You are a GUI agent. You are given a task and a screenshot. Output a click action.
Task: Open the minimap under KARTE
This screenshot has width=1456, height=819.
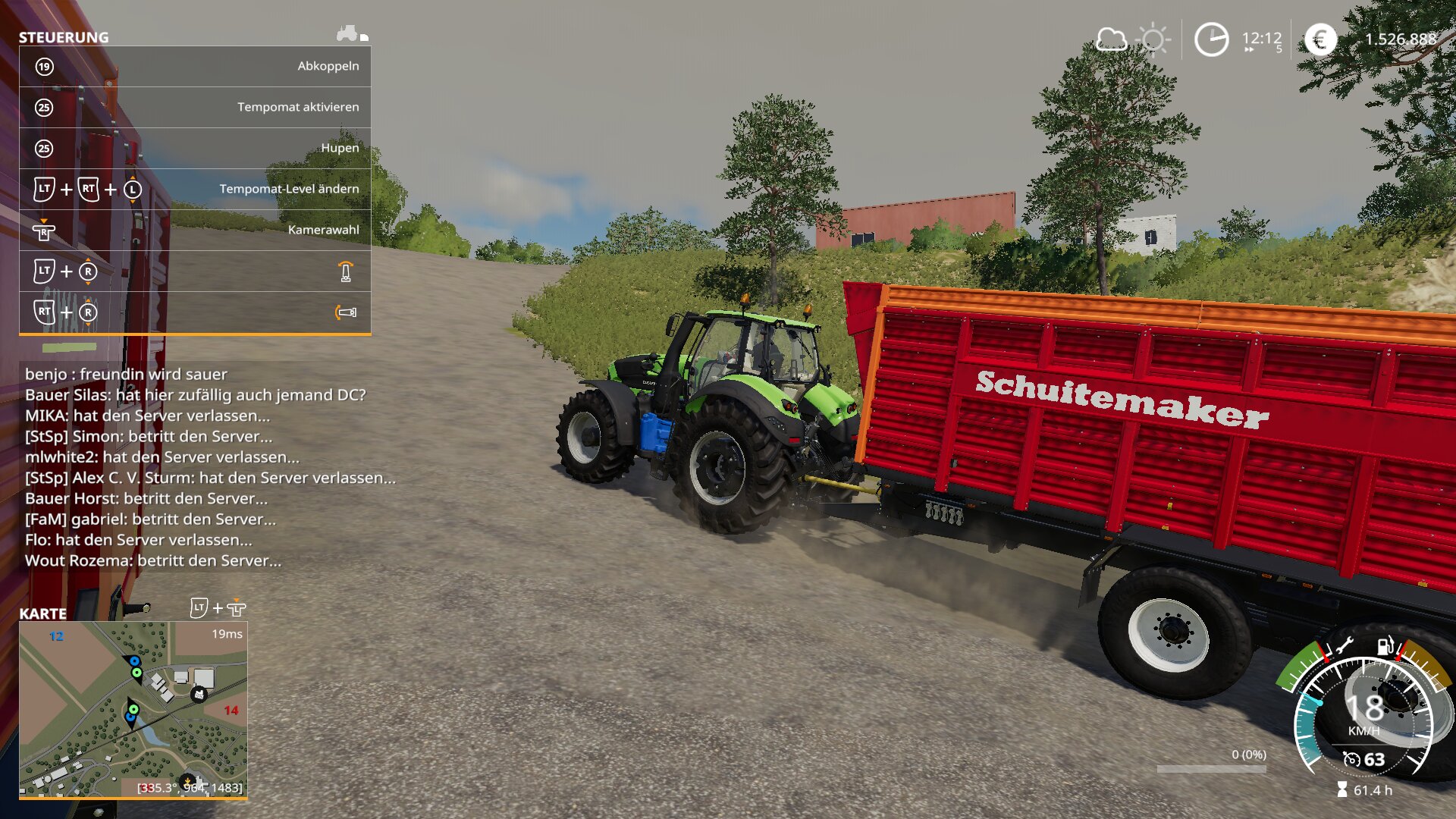(x=133, y=709)
